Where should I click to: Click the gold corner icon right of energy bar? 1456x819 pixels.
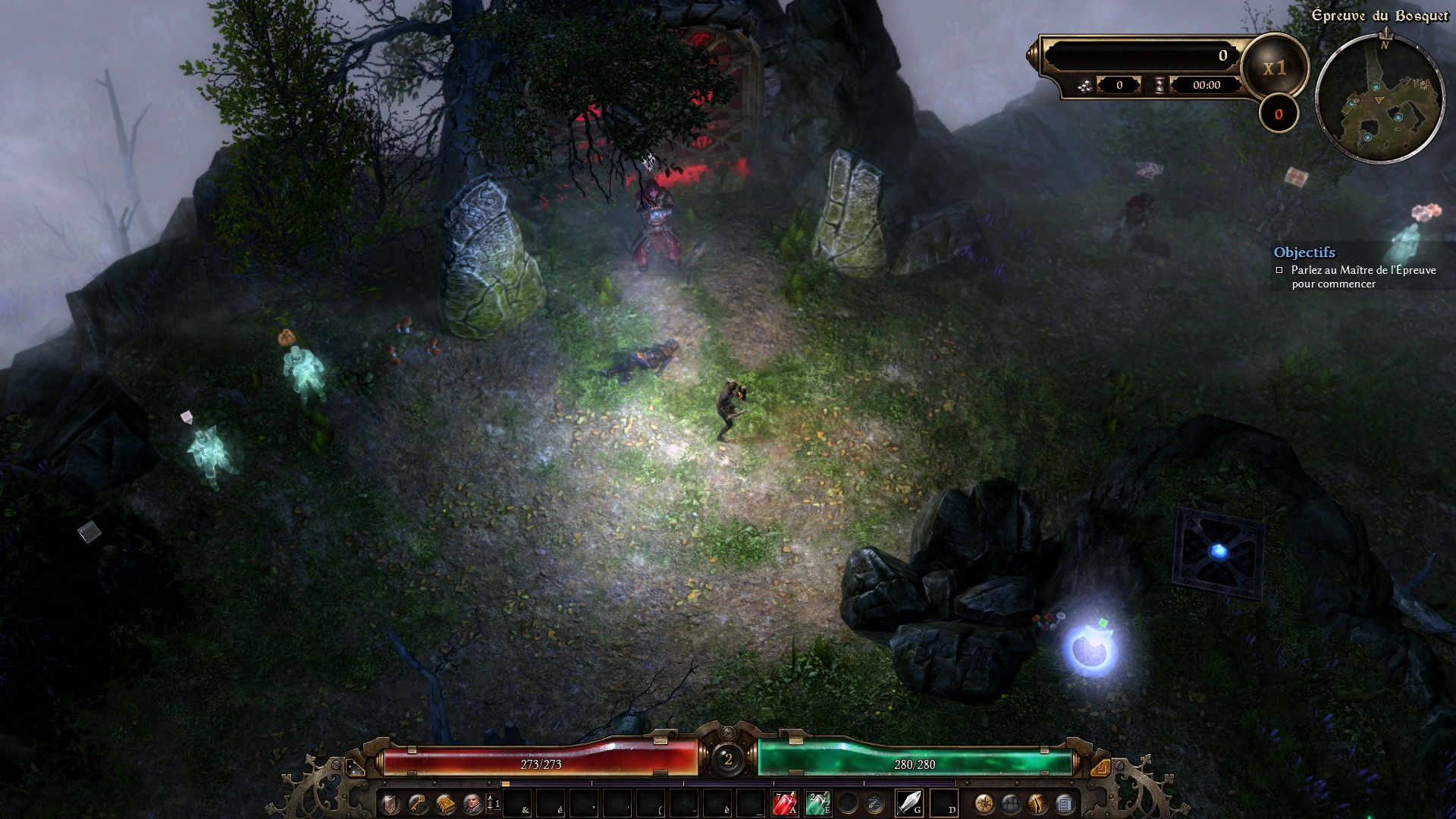[1100, 767]
